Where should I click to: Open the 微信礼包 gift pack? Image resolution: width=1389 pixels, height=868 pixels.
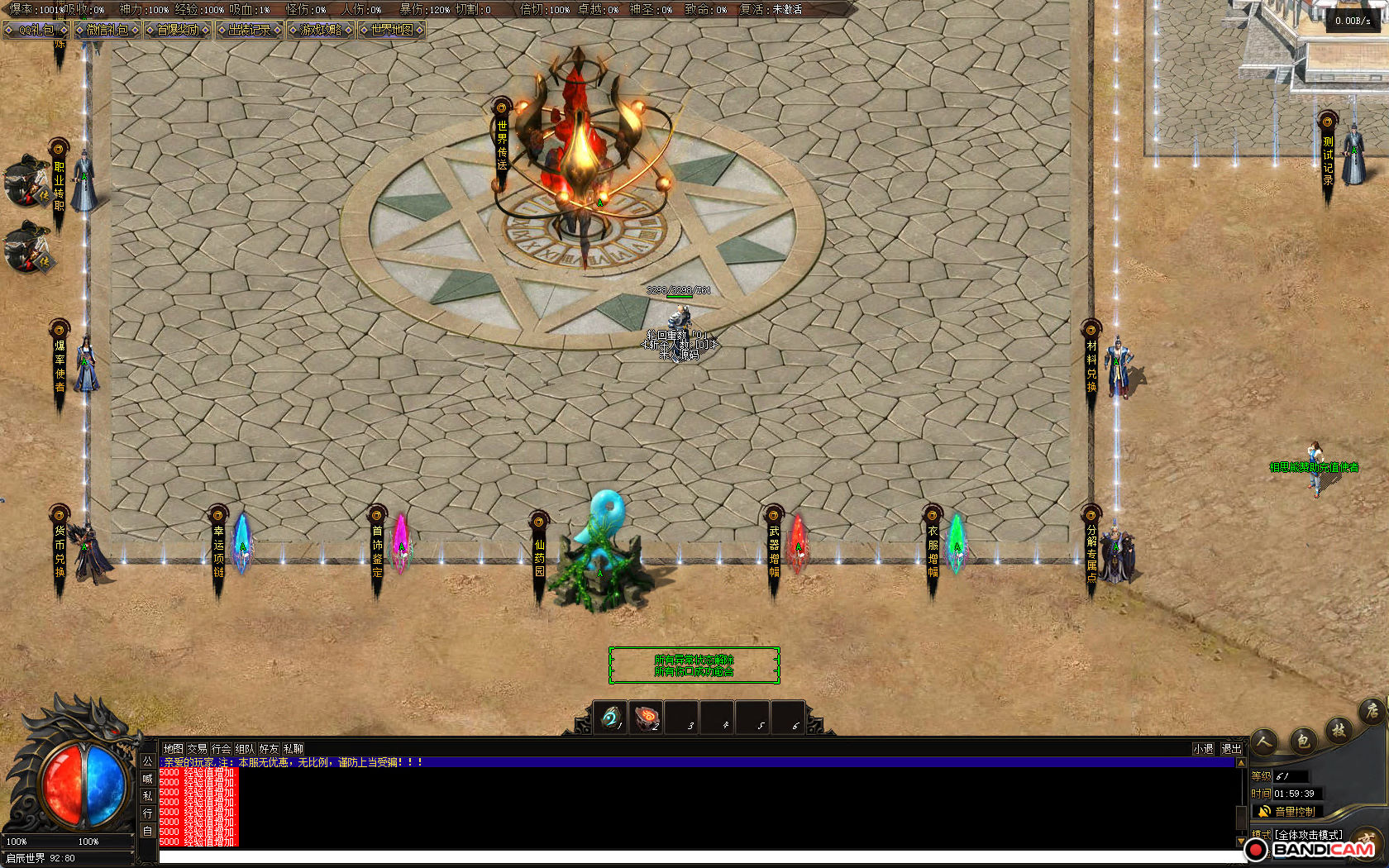107,30
